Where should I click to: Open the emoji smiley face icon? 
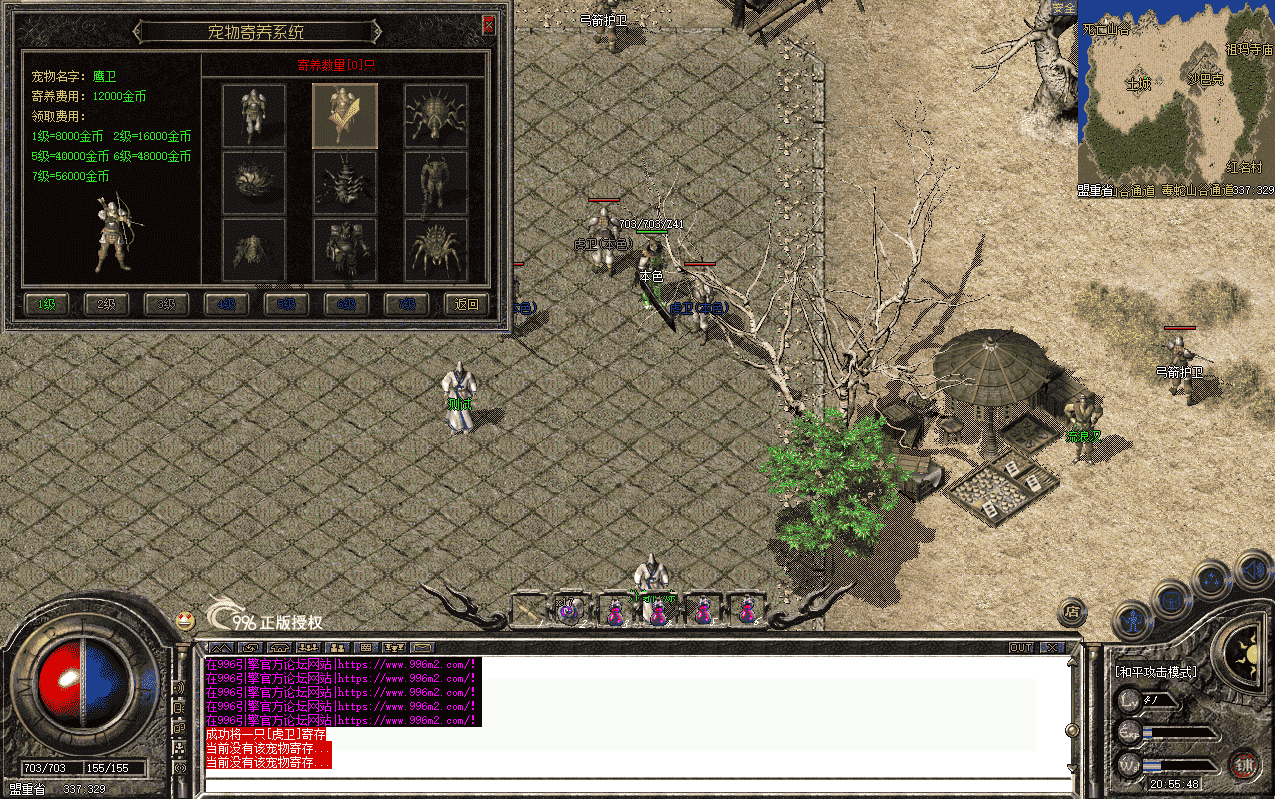click(x=185, y=620)
